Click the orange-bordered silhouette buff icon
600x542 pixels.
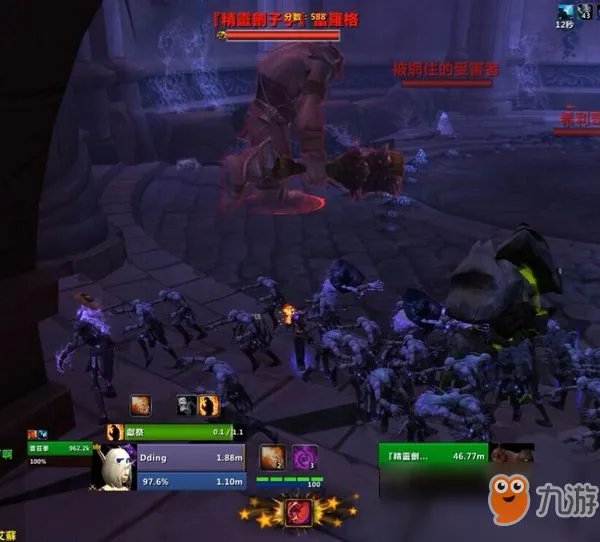pyautogui.click(x=209, y=405)
